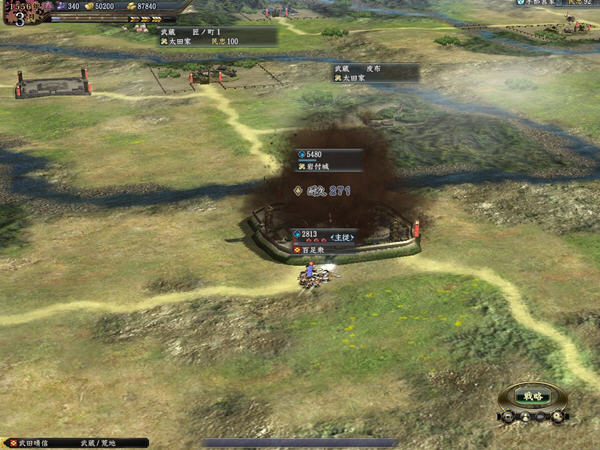Click the 度市 settlement info label
This screenshot has width=600, height=450.
tap(375, 72)
